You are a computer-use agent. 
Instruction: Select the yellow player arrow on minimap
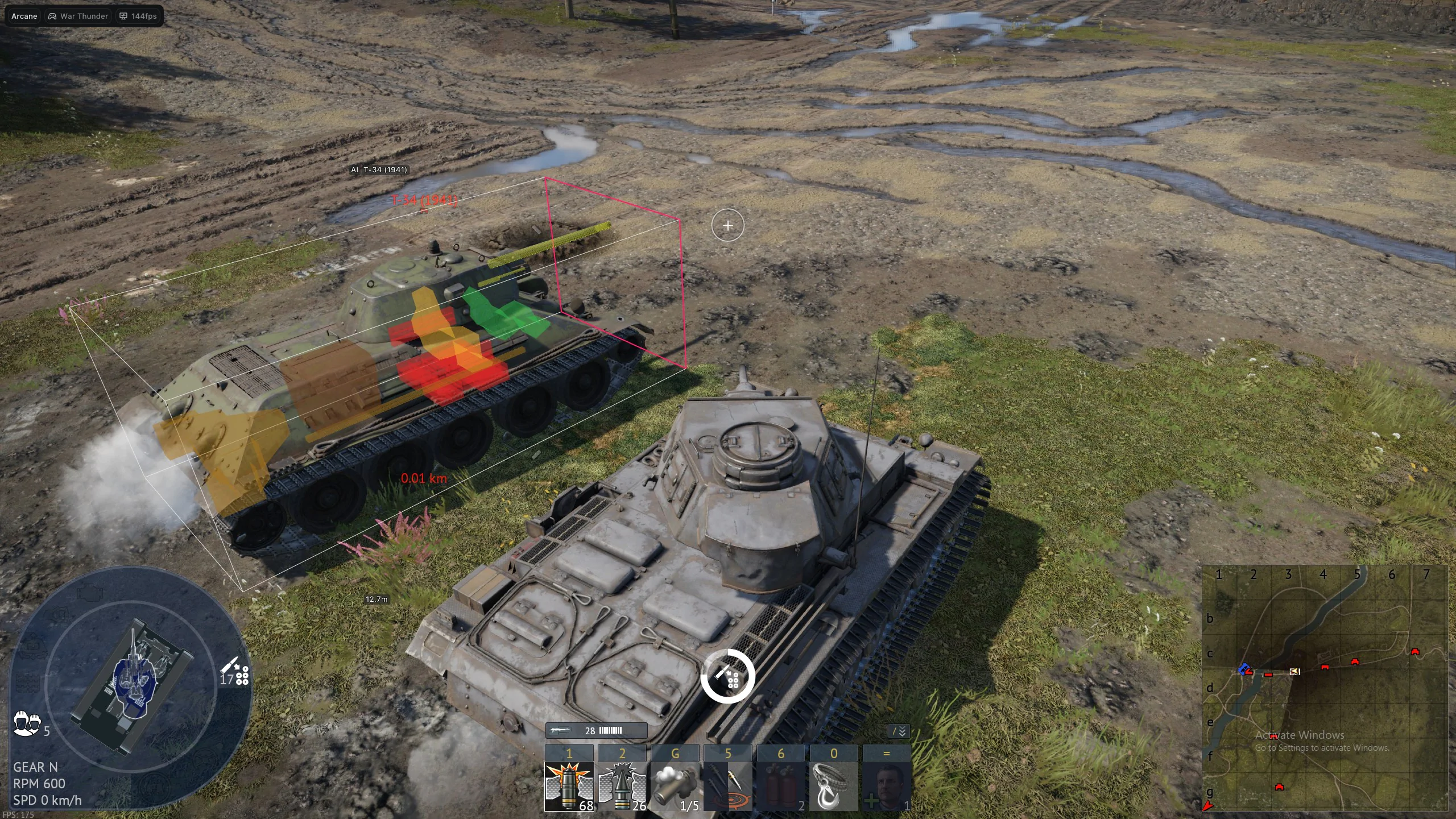[x=1295, y=672]
